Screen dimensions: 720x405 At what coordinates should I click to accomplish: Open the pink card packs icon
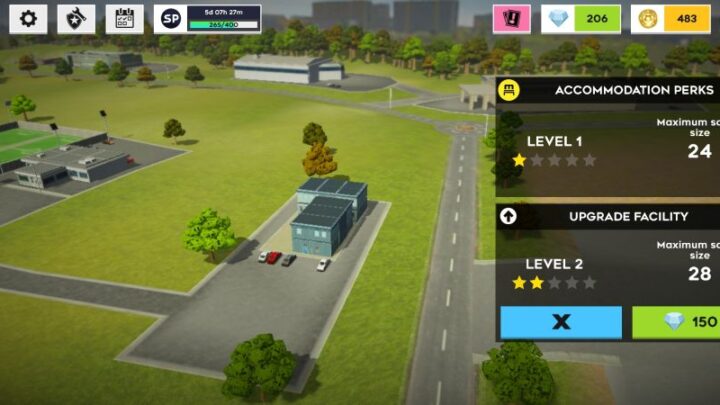tap(512, 18)
